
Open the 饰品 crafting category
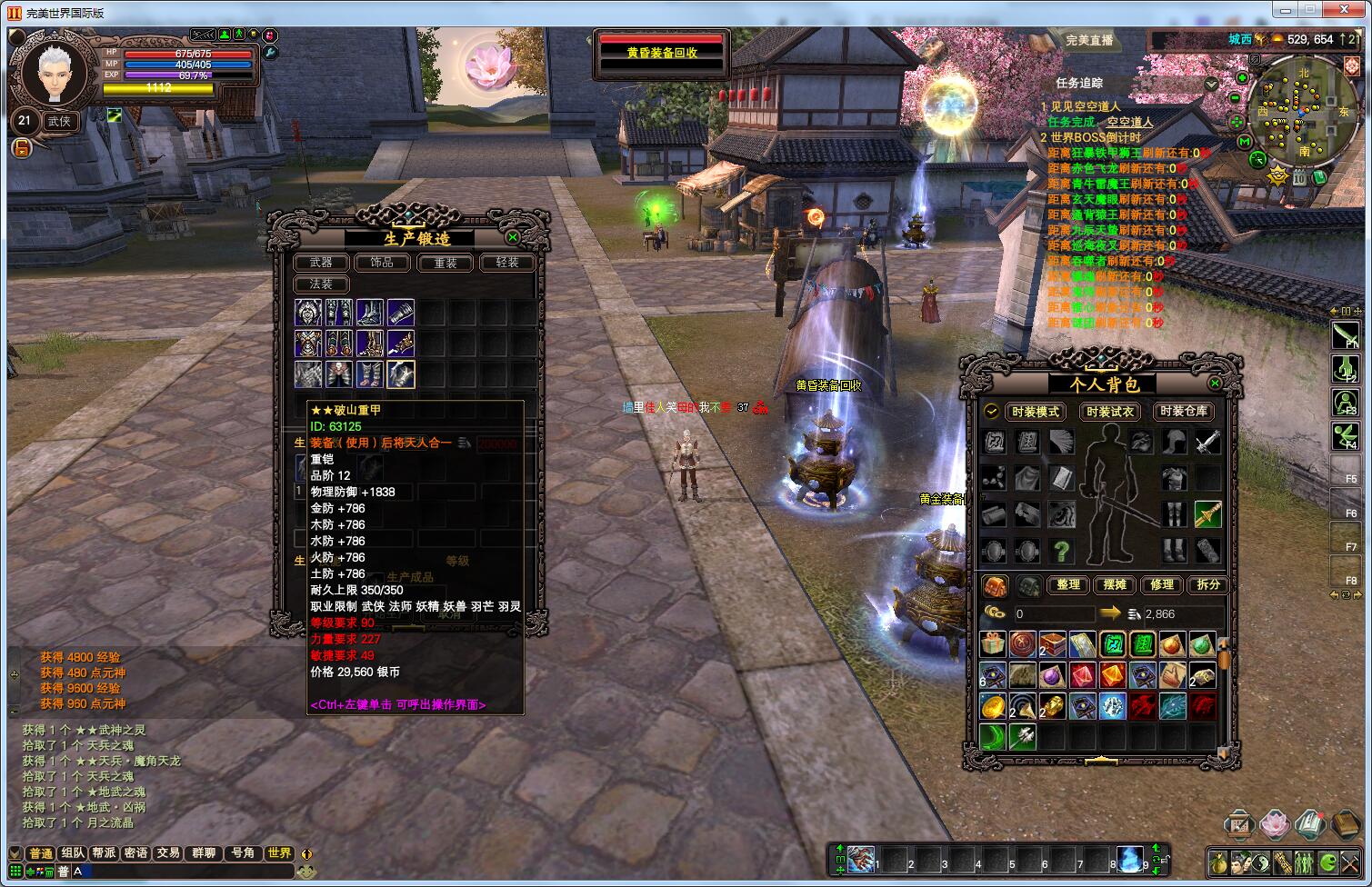coord(382,263)
